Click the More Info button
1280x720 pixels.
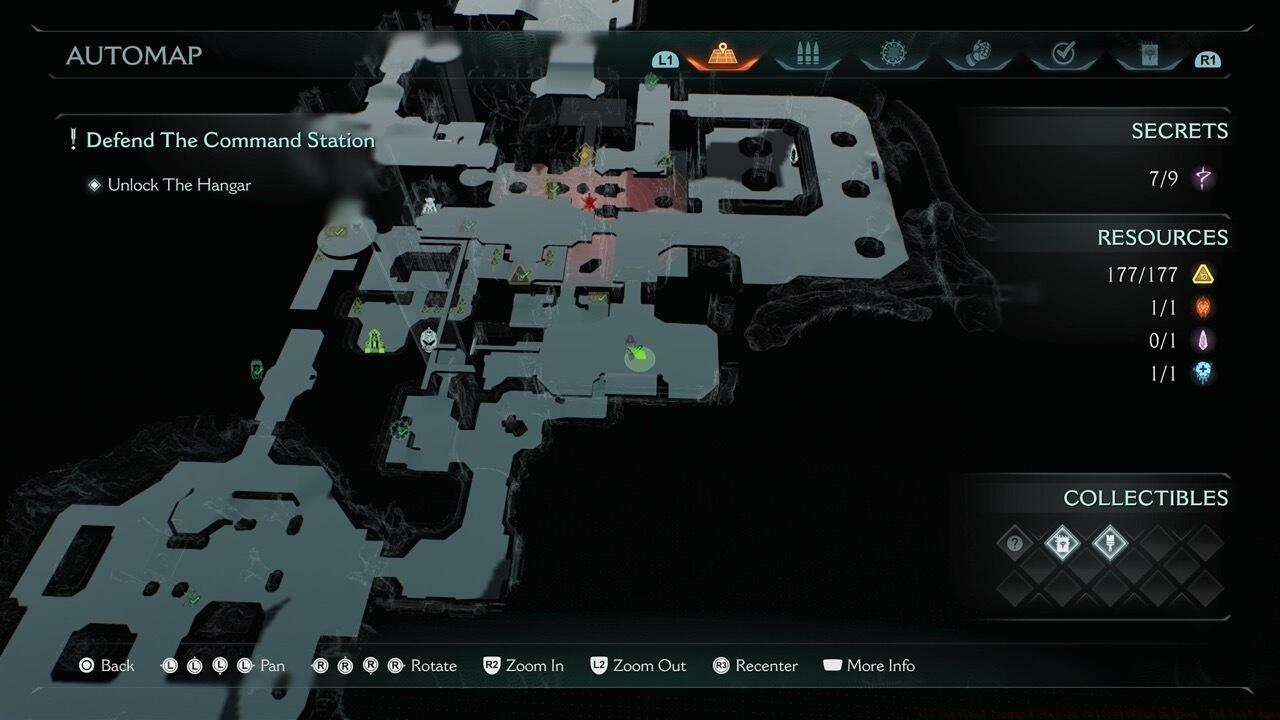click(x=869, y=665)
